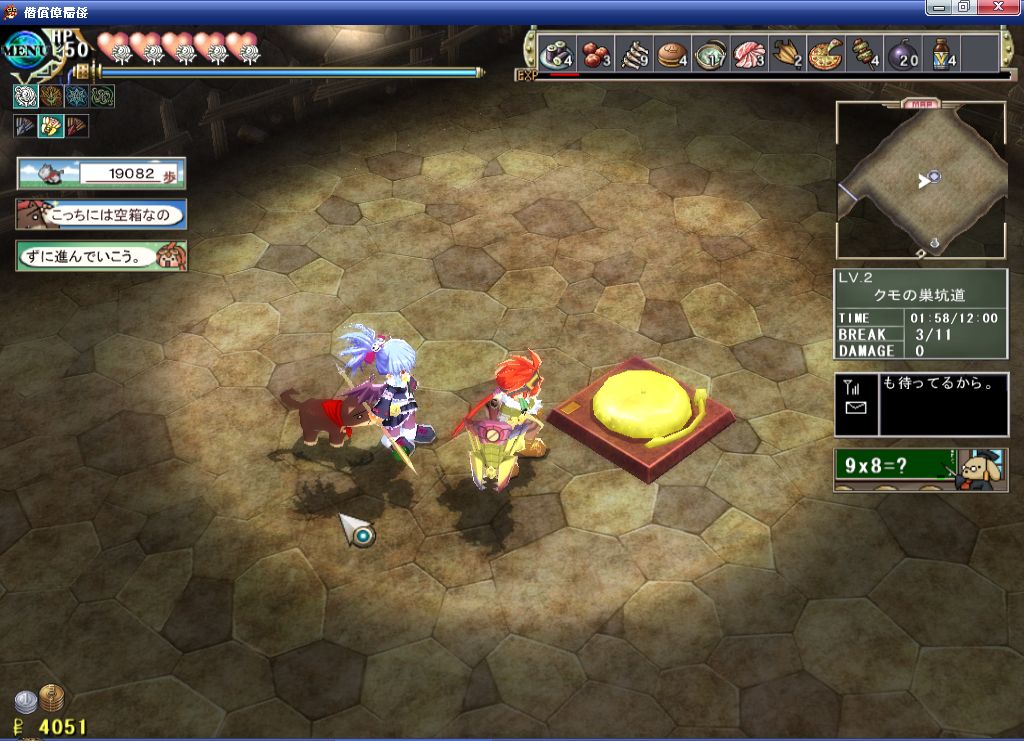
Task: Choose the green swirl skill icon
Action: pos(102,96)
